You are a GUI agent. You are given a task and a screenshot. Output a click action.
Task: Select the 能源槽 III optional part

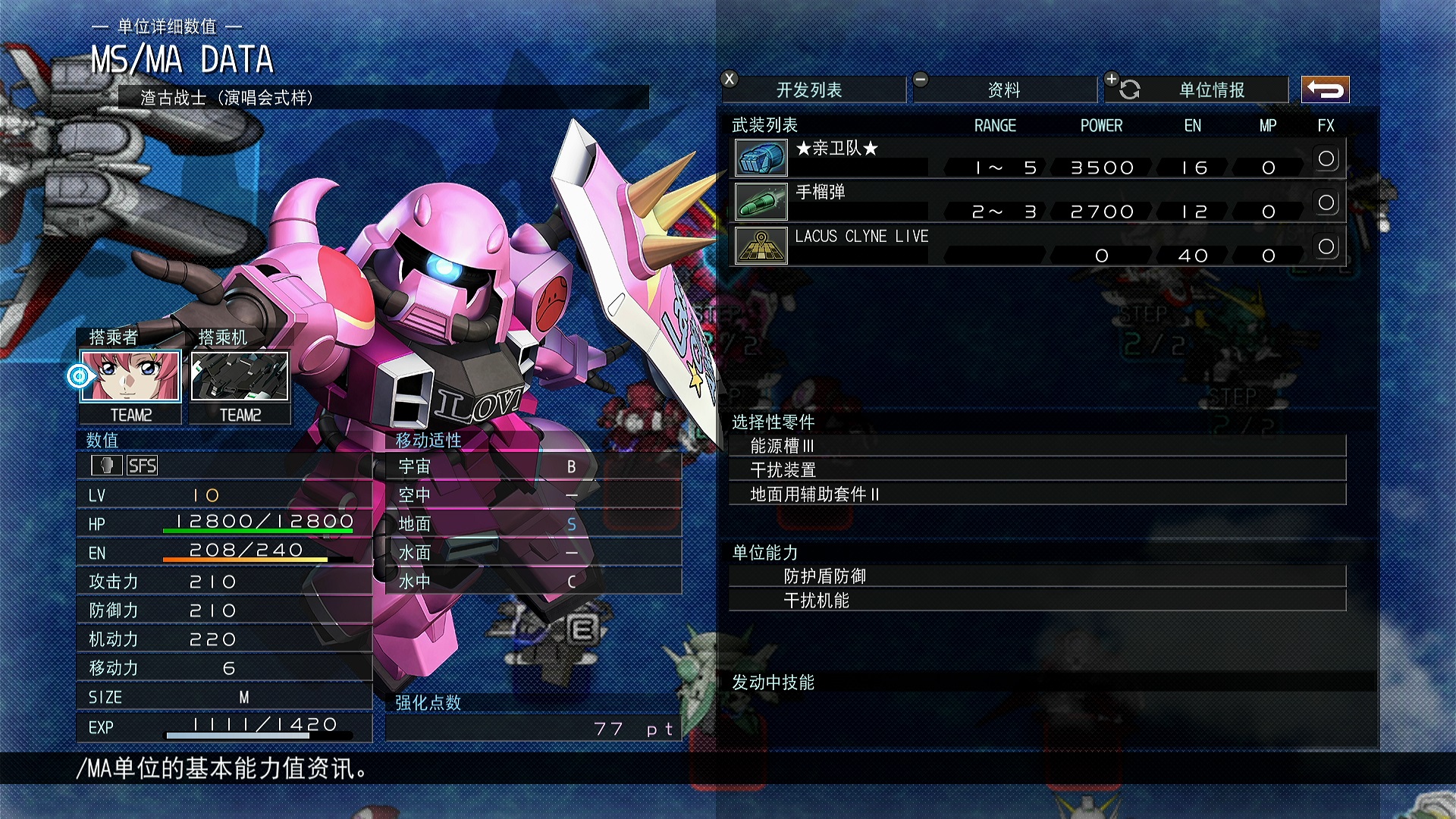(x=1036, y=446)
